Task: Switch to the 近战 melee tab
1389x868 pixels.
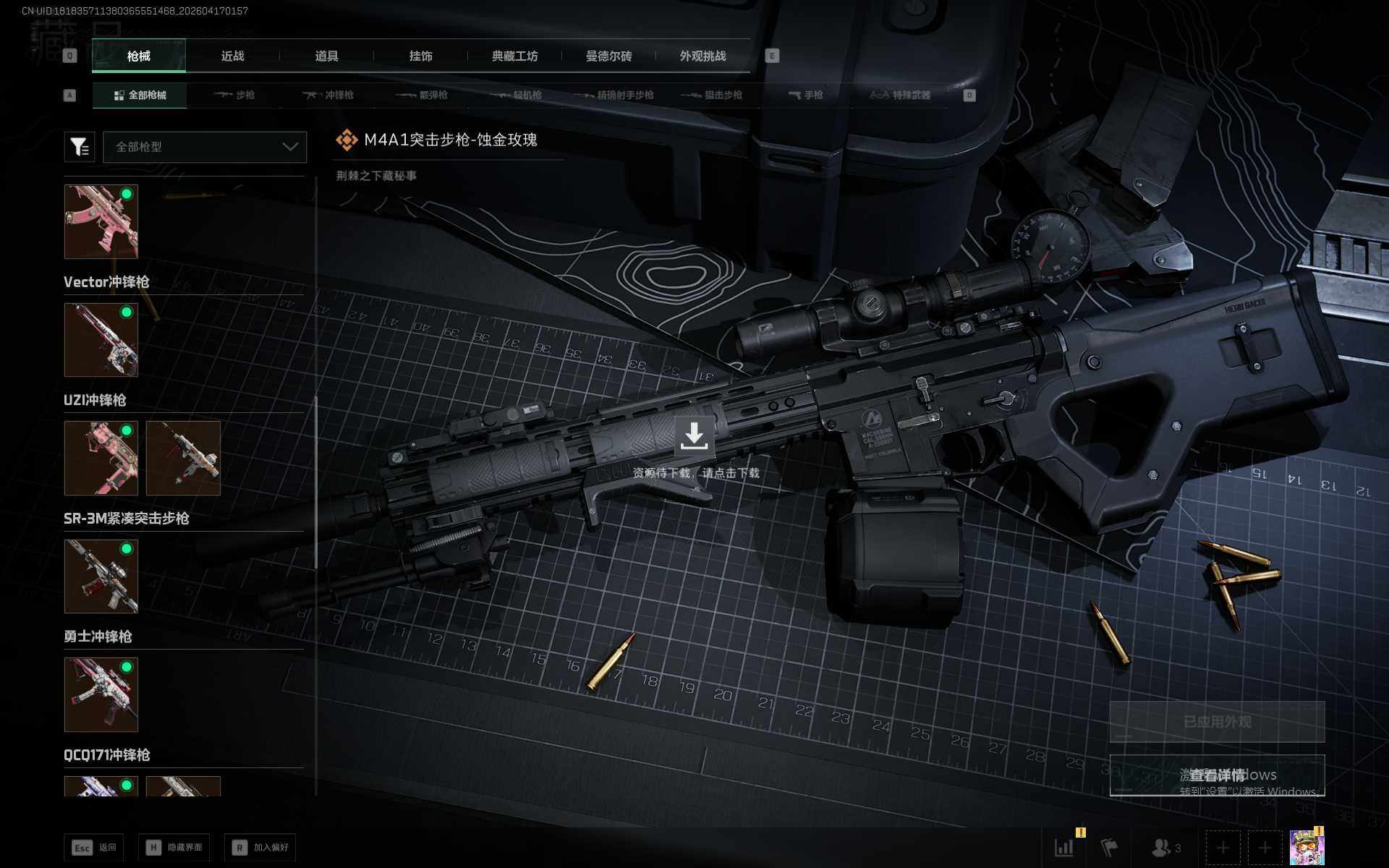Action: [232, 56]
